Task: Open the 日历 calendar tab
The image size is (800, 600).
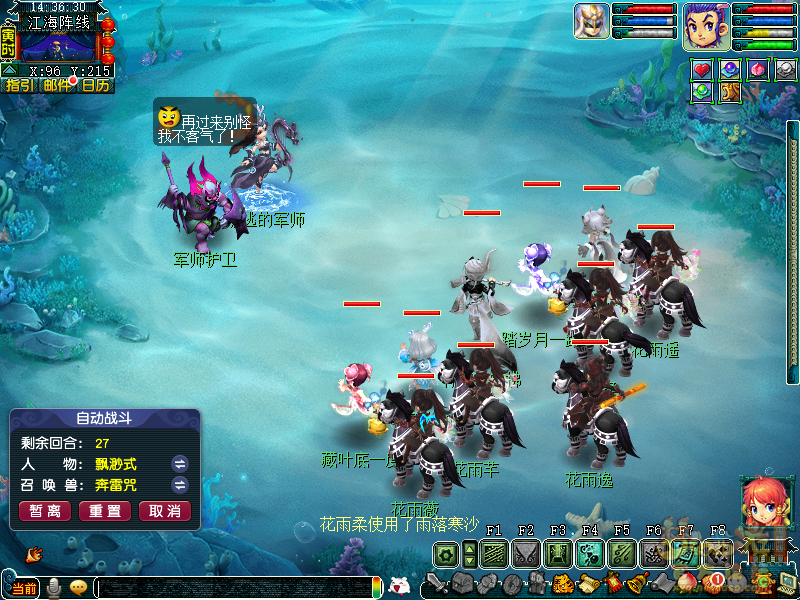Action: point(95,86)
